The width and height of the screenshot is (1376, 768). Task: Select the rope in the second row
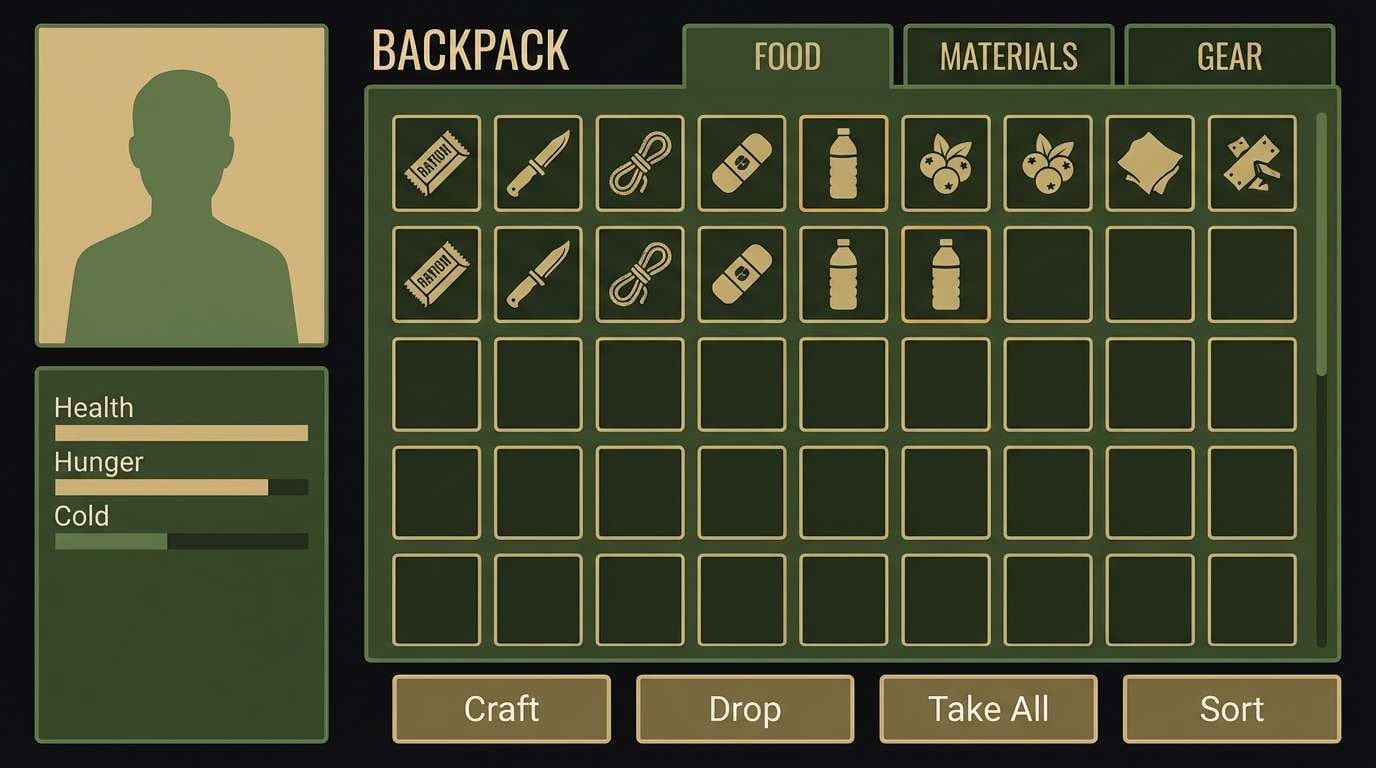[x=640, y=274]
